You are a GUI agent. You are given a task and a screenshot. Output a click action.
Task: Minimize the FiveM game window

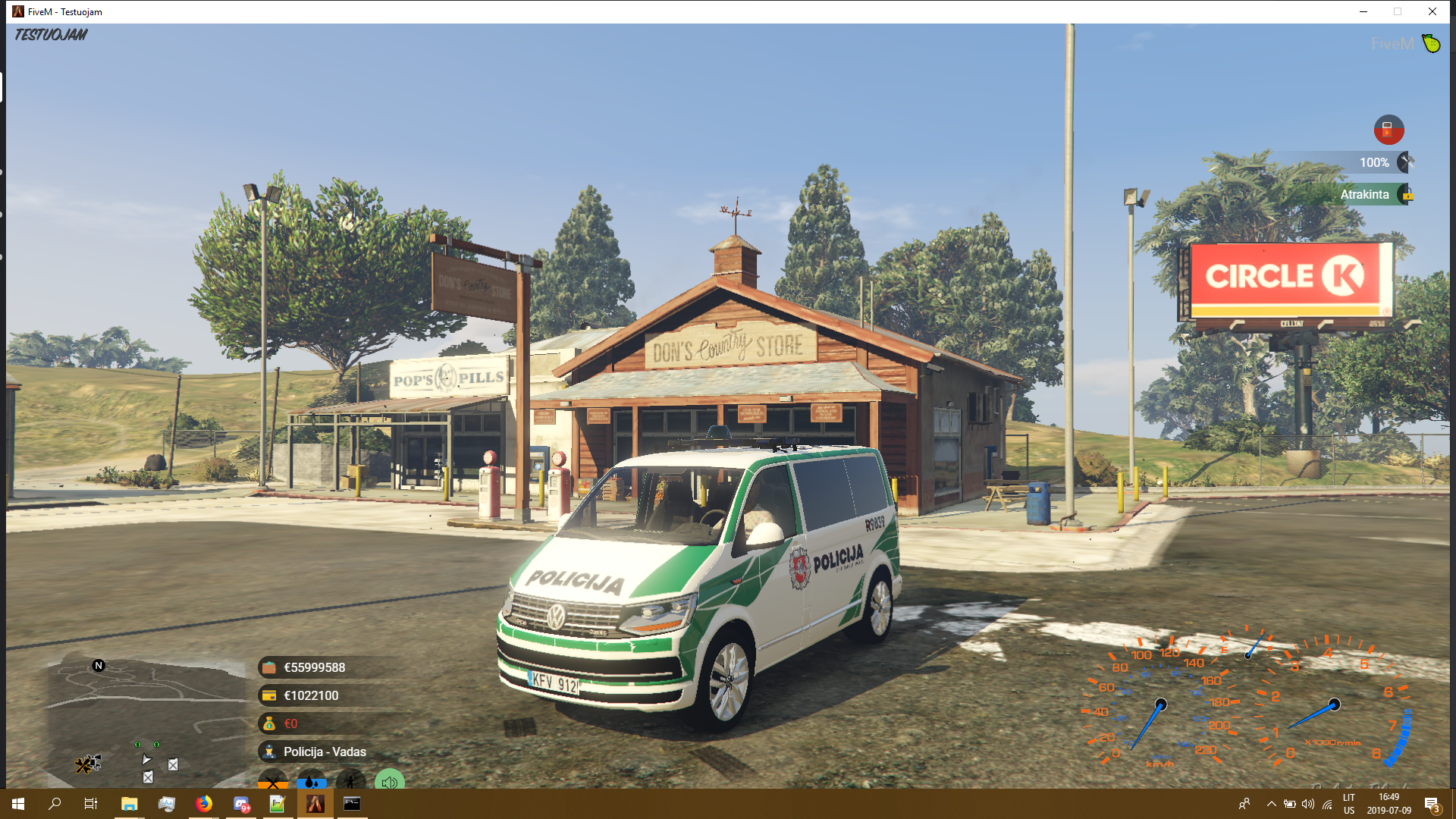1363,11
